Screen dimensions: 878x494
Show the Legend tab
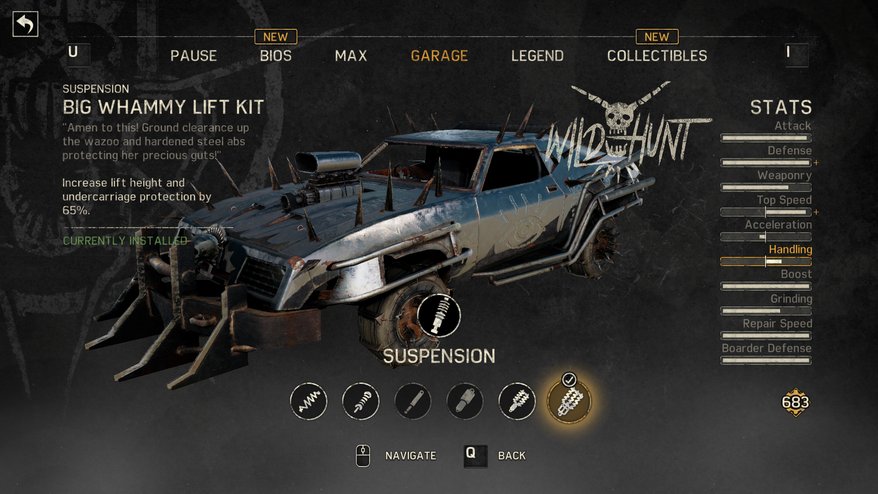tap(537, 56)
